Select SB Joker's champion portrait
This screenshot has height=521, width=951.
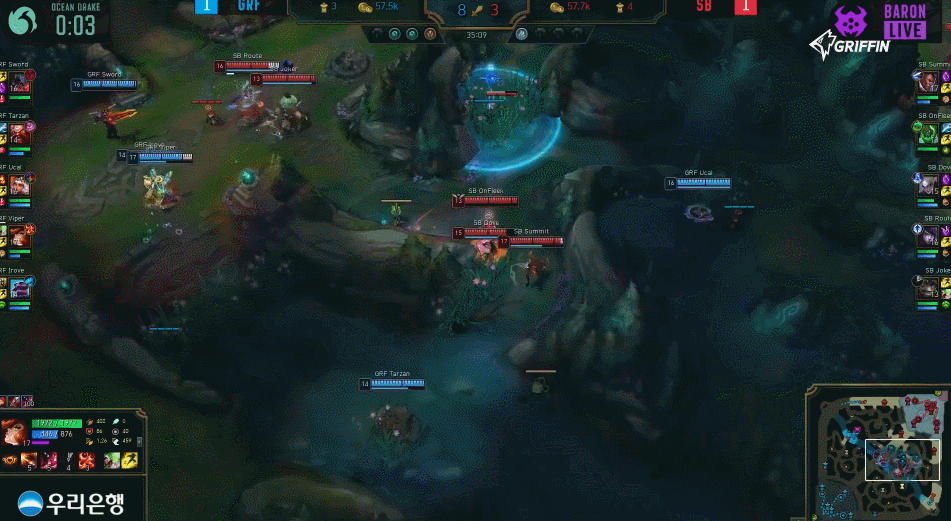(x=929, y=288)
